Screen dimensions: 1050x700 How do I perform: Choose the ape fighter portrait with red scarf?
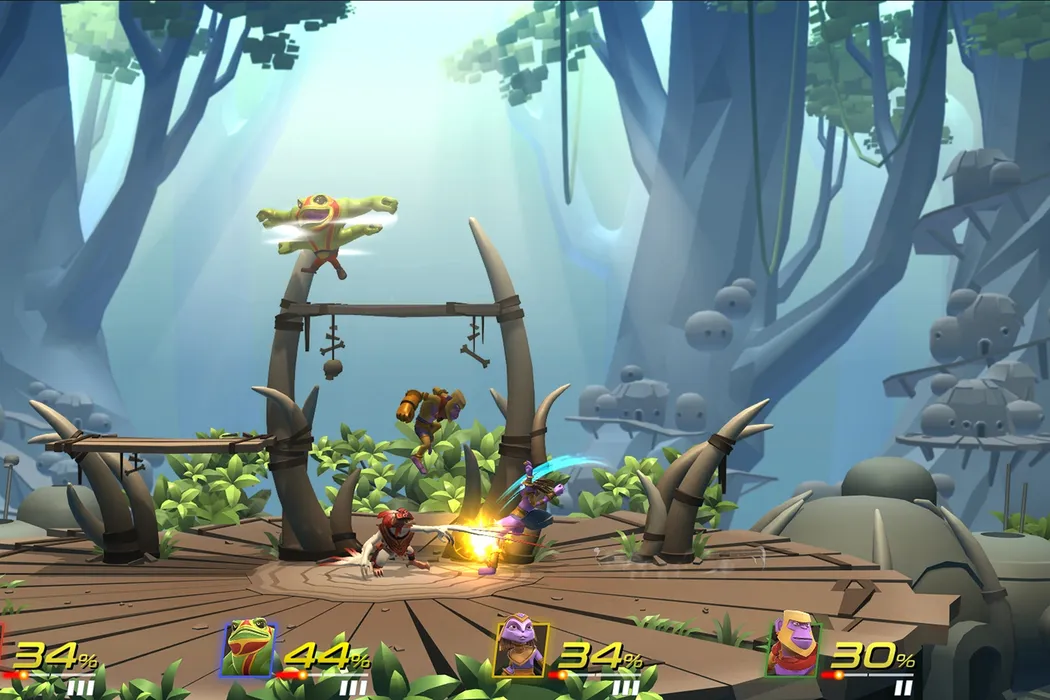coord(794,645)
